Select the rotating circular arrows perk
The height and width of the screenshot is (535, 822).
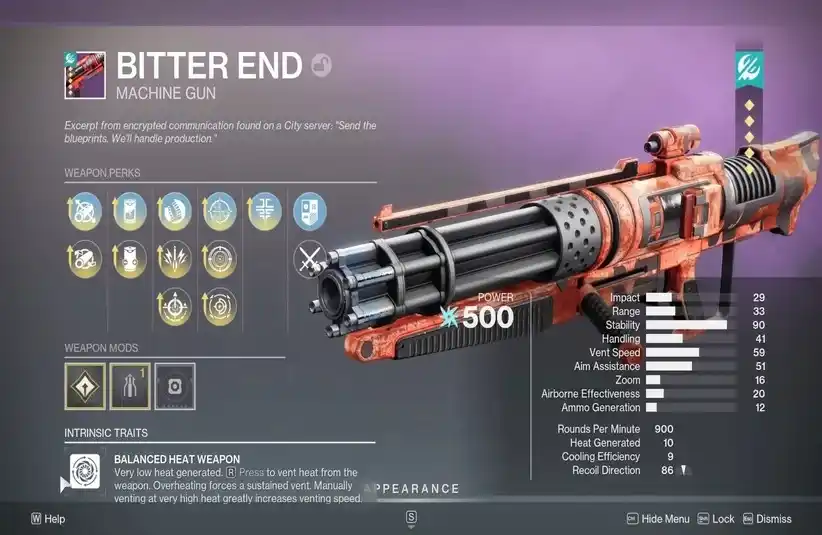(220, 307)
